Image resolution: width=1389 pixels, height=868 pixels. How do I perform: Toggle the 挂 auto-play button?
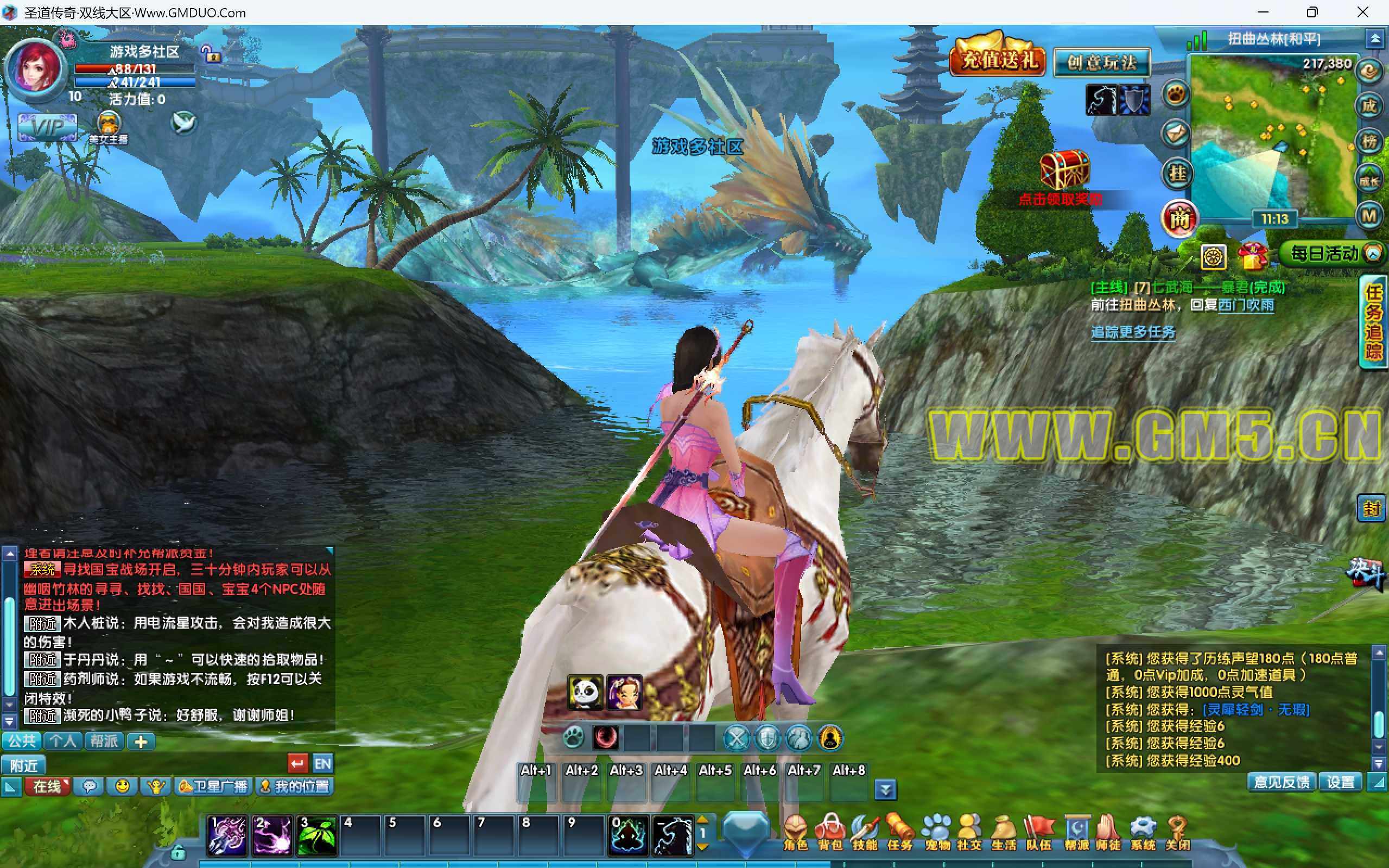(1178, 173)
